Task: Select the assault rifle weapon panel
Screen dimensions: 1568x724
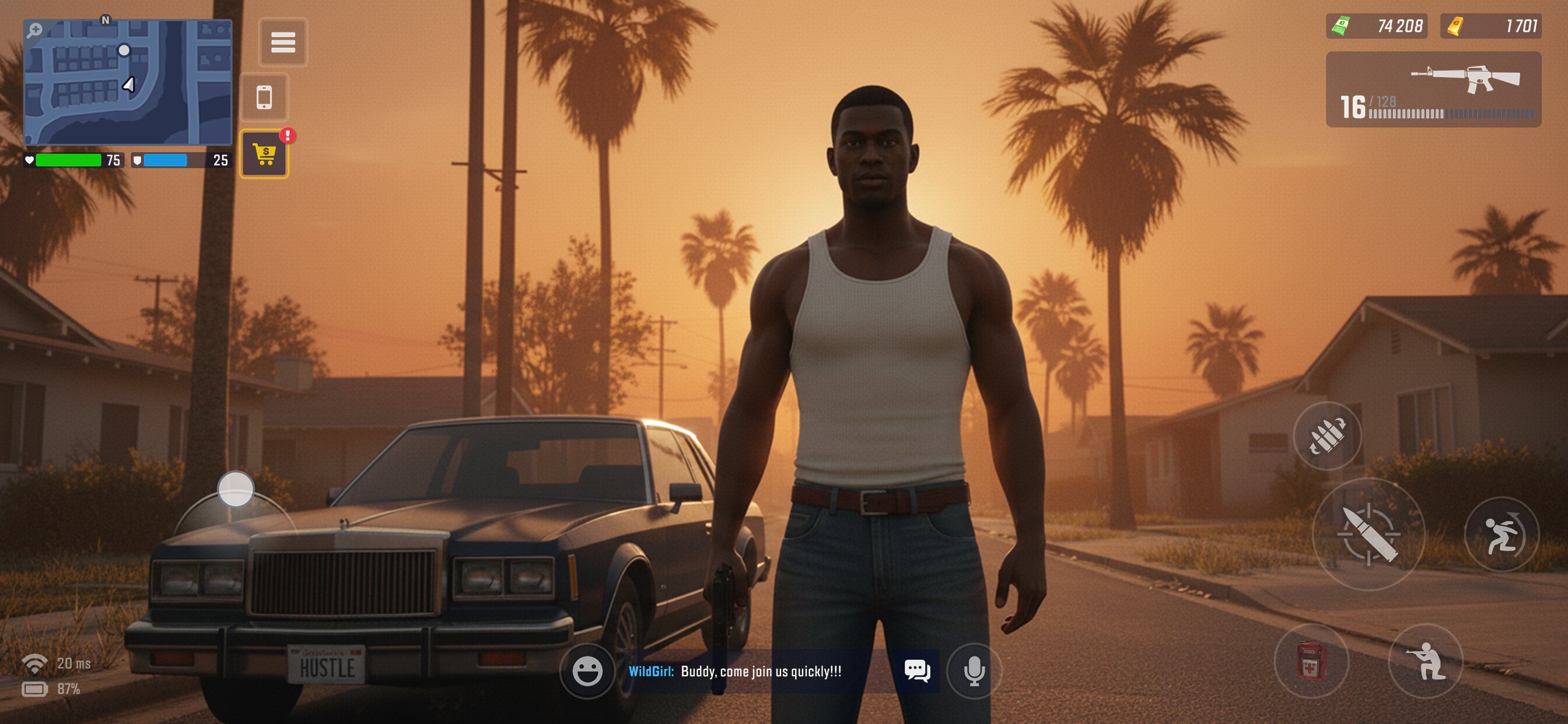Action: click(x=1433, y=89)
